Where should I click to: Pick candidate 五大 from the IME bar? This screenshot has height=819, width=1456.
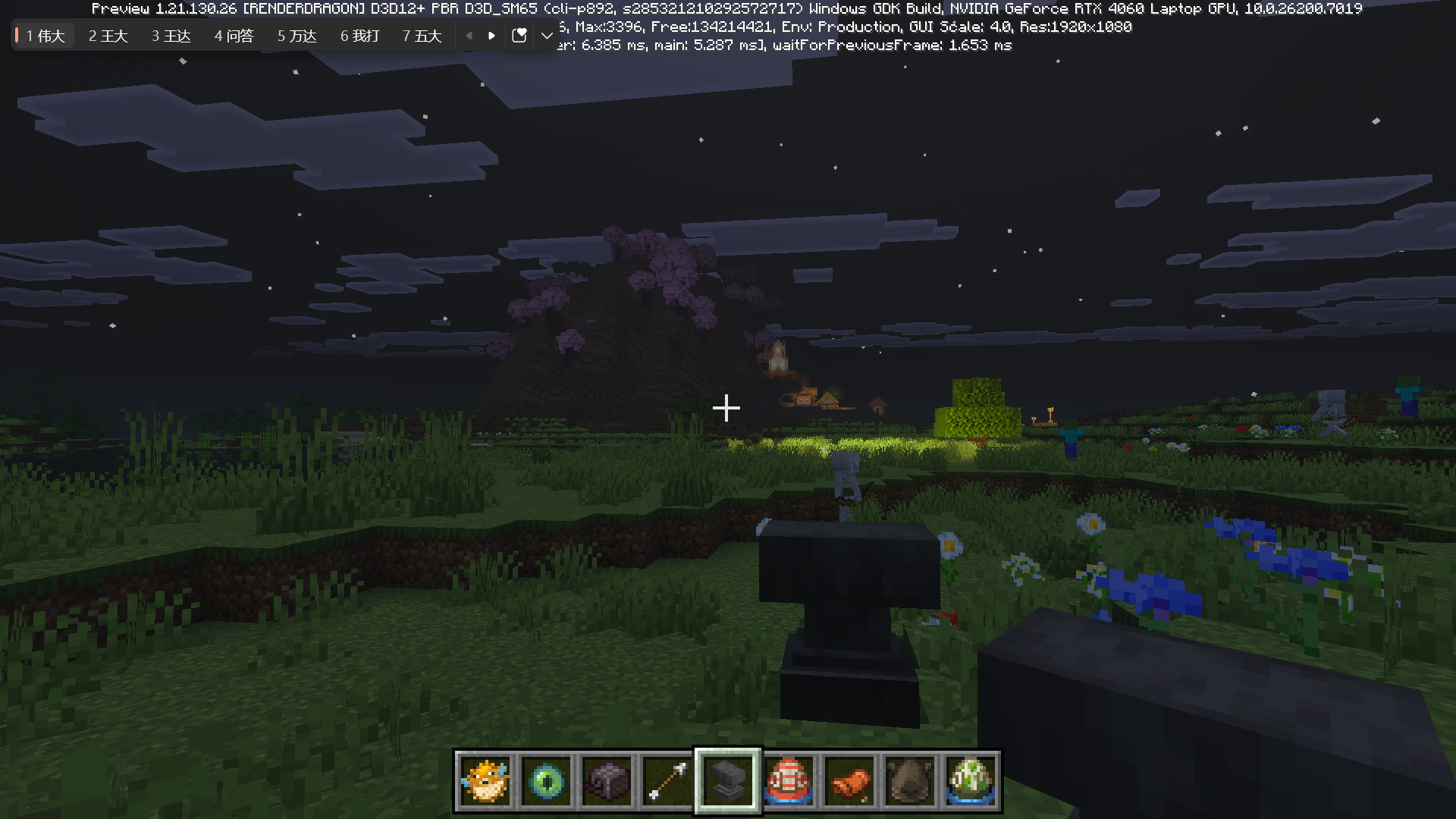pyautogui.click(x=421, y=35)
